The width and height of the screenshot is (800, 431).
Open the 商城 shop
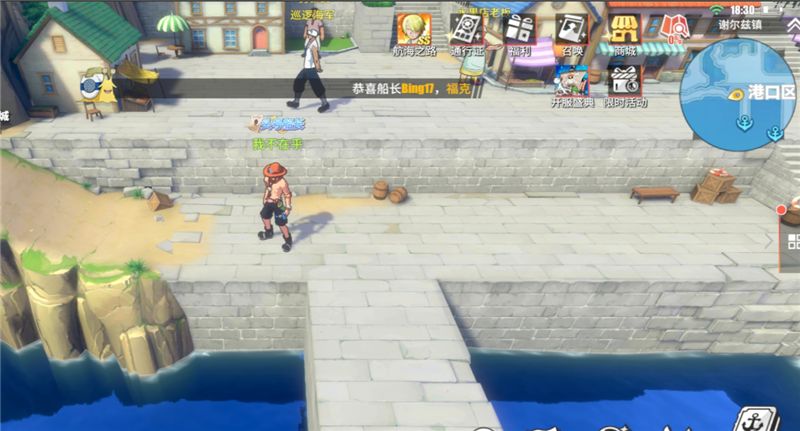pos(626,31)
